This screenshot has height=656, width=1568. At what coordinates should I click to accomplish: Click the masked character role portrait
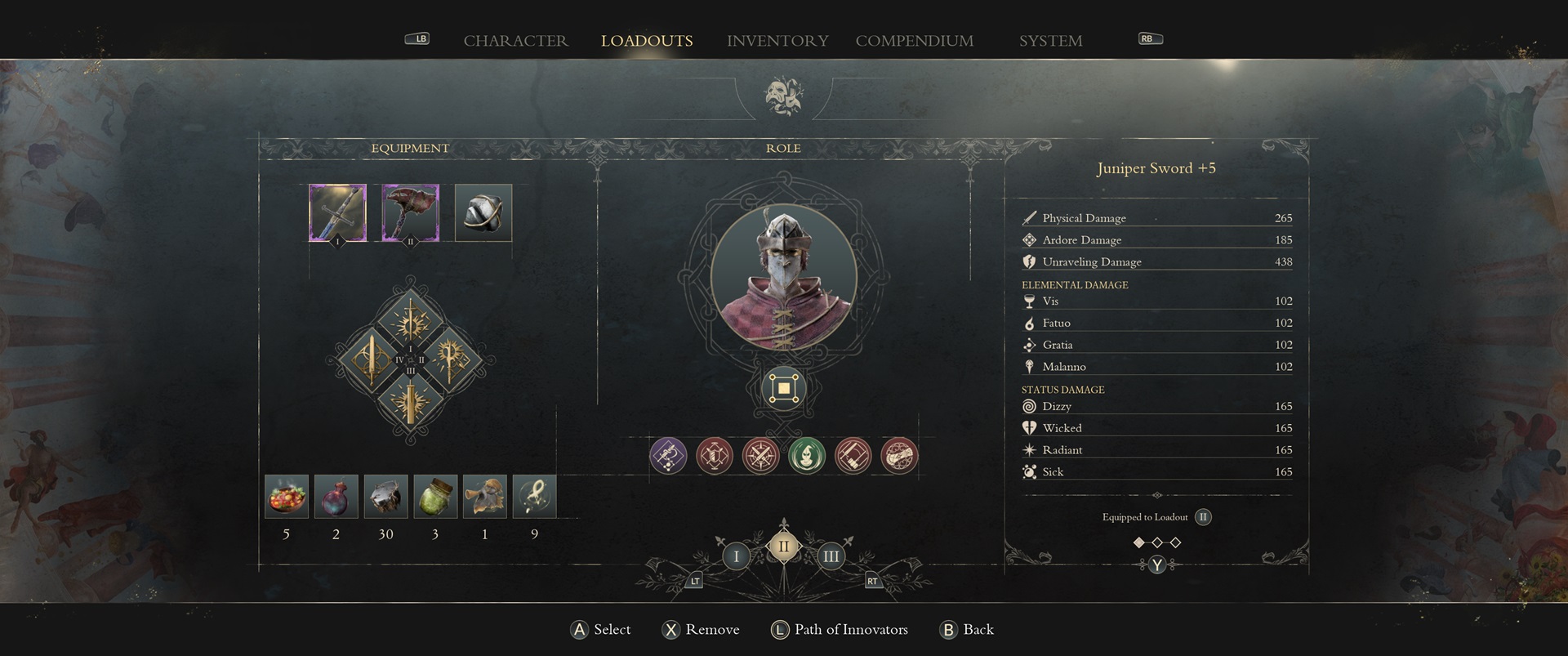coord(783,276)
